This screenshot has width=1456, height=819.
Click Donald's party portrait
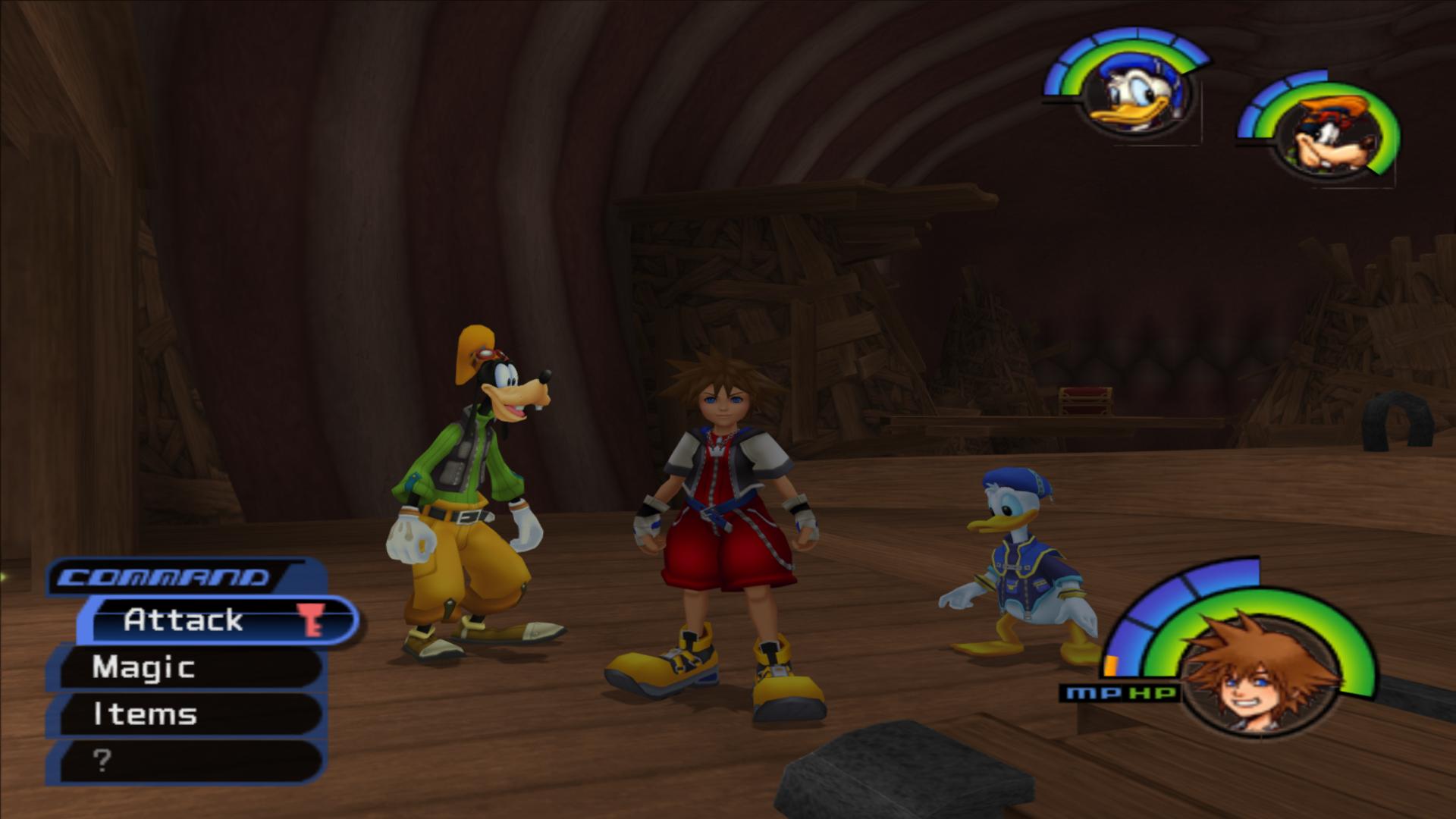(x=1134, y=96)
